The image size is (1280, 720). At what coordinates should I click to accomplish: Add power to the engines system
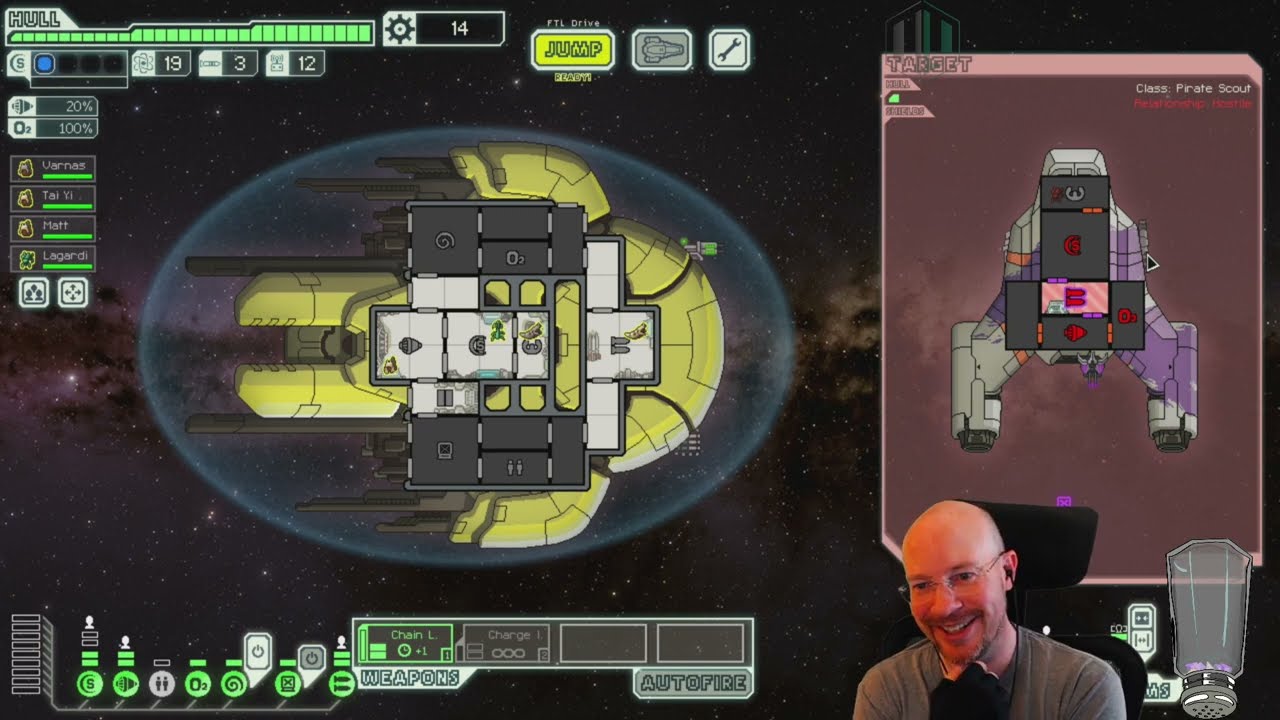coord(126,684)
